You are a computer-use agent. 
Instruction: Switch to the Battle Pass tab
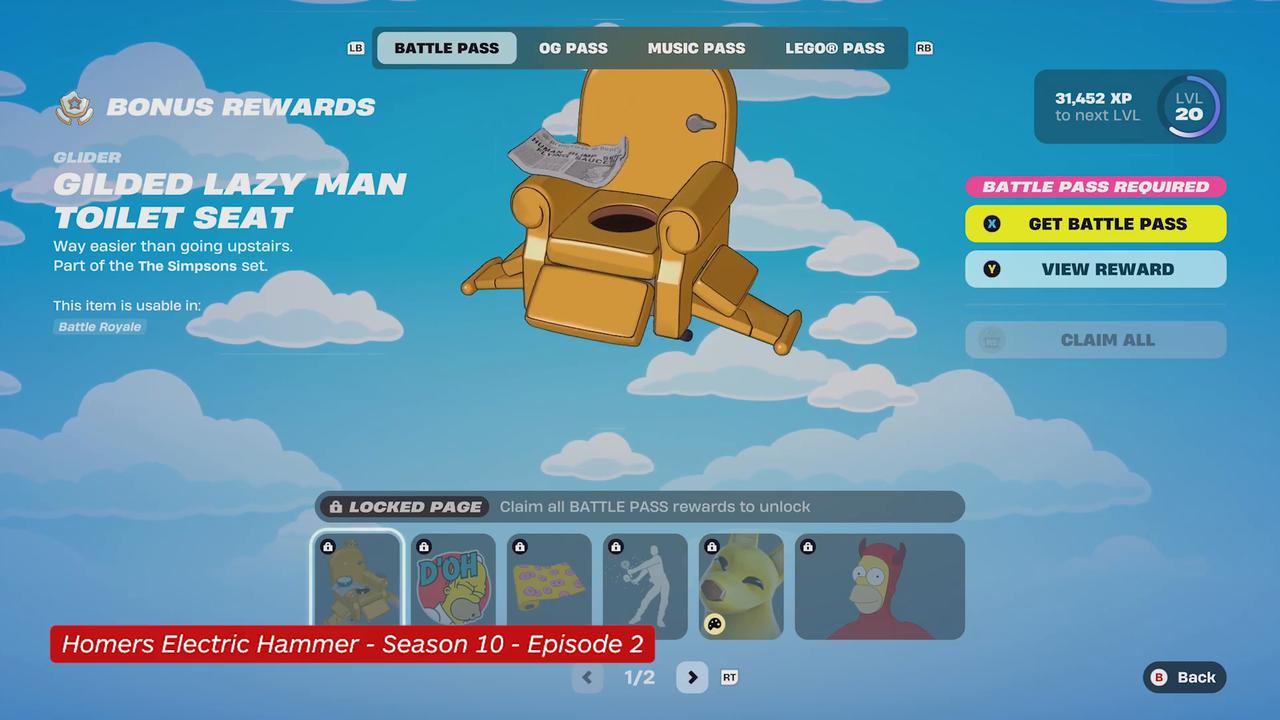tap(446, 48)
